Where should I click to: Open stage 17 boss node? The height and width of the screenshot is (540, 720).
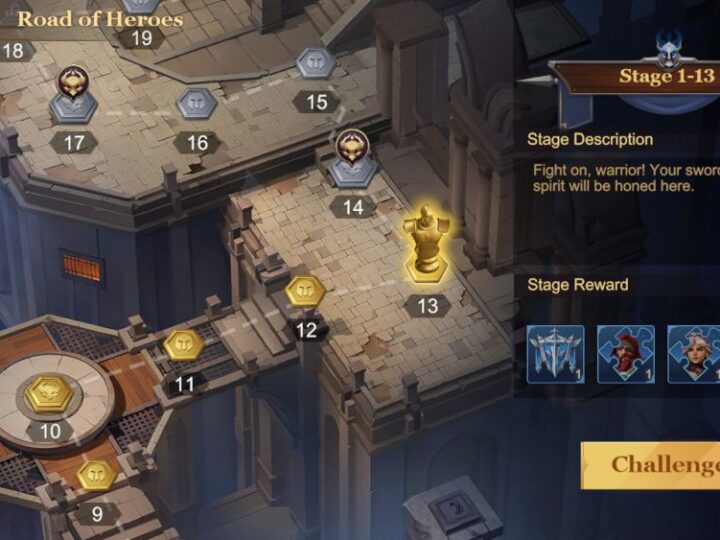(x=74, y=95)
